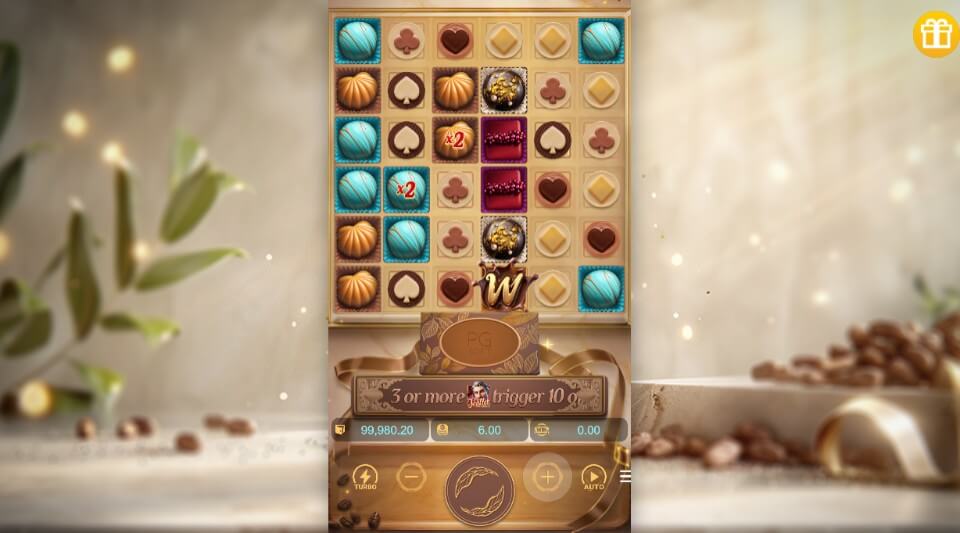Increase the bet with the plus button
Viewport: 960px width, 533px height.
(547, 476)
